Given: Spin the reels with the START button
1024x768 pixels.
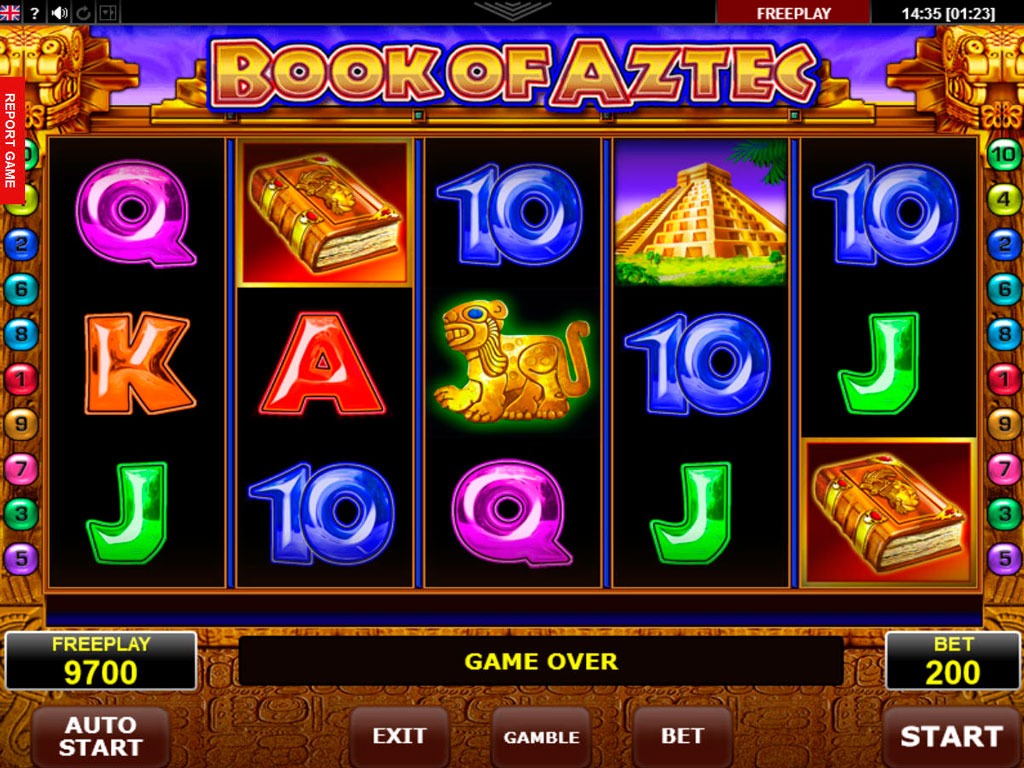Looking at the screenshot, I should point(951,737).
